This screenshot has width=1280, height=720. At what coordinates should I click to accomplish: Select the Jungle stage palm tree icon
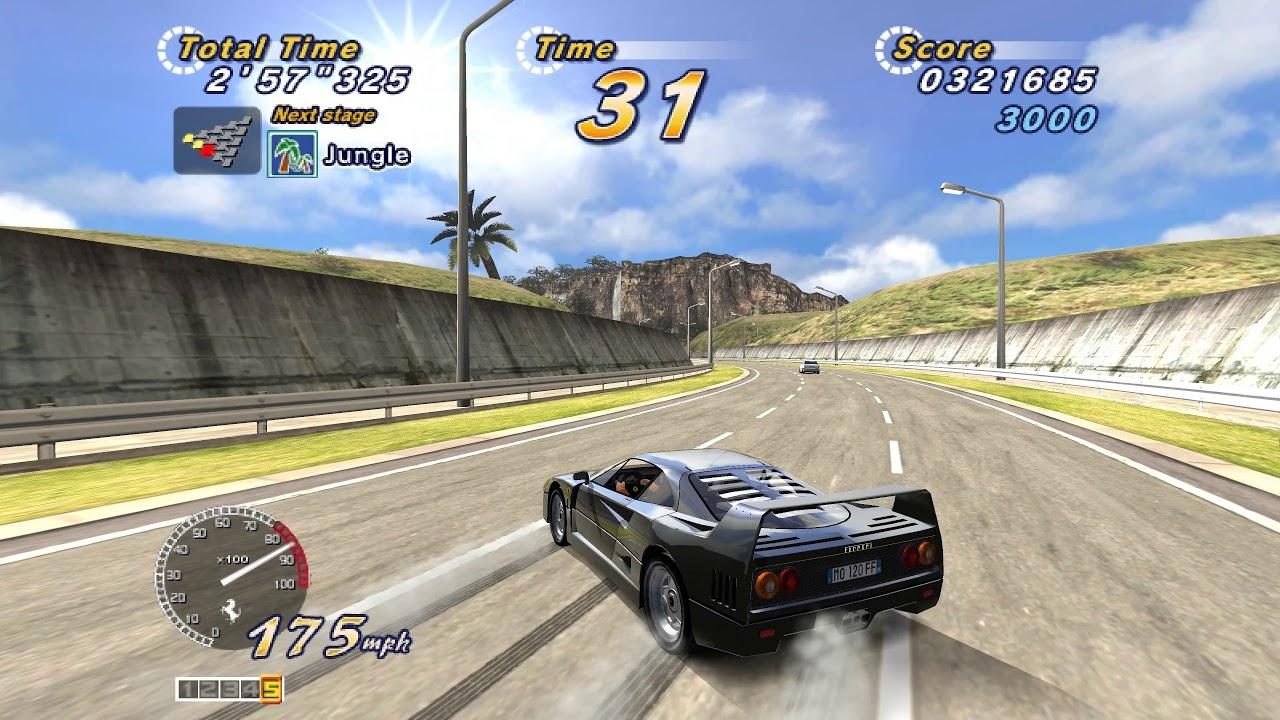(x=291, y=150)
